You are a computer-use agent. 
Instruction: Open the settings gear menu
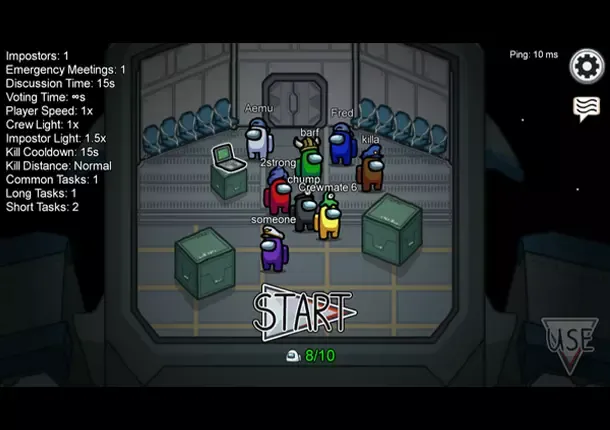point(587,66)
